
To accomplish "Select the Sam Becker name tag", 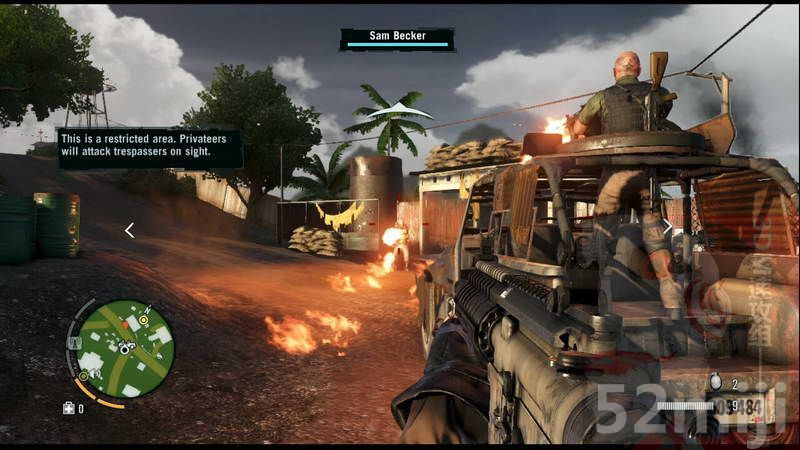I will pos(397,39).
